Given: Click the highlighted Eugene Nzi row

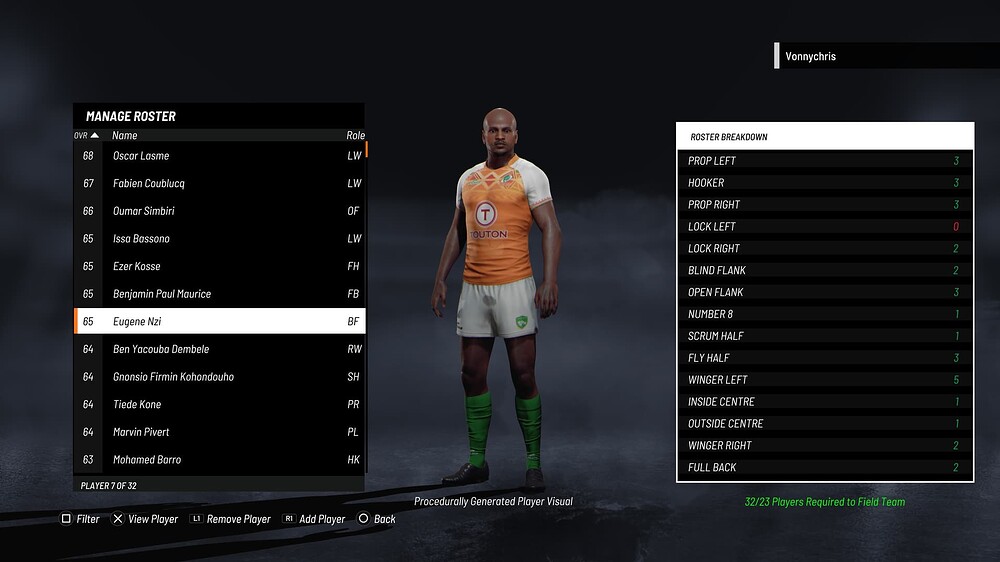Looking at the screenshot, I should point(219,322).
